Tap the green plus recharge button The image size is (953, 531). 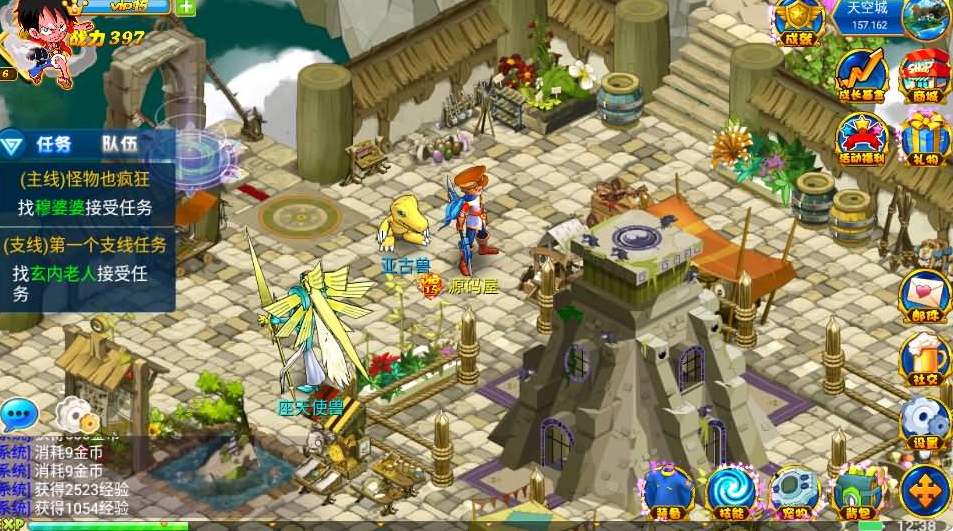coord(186,6)
